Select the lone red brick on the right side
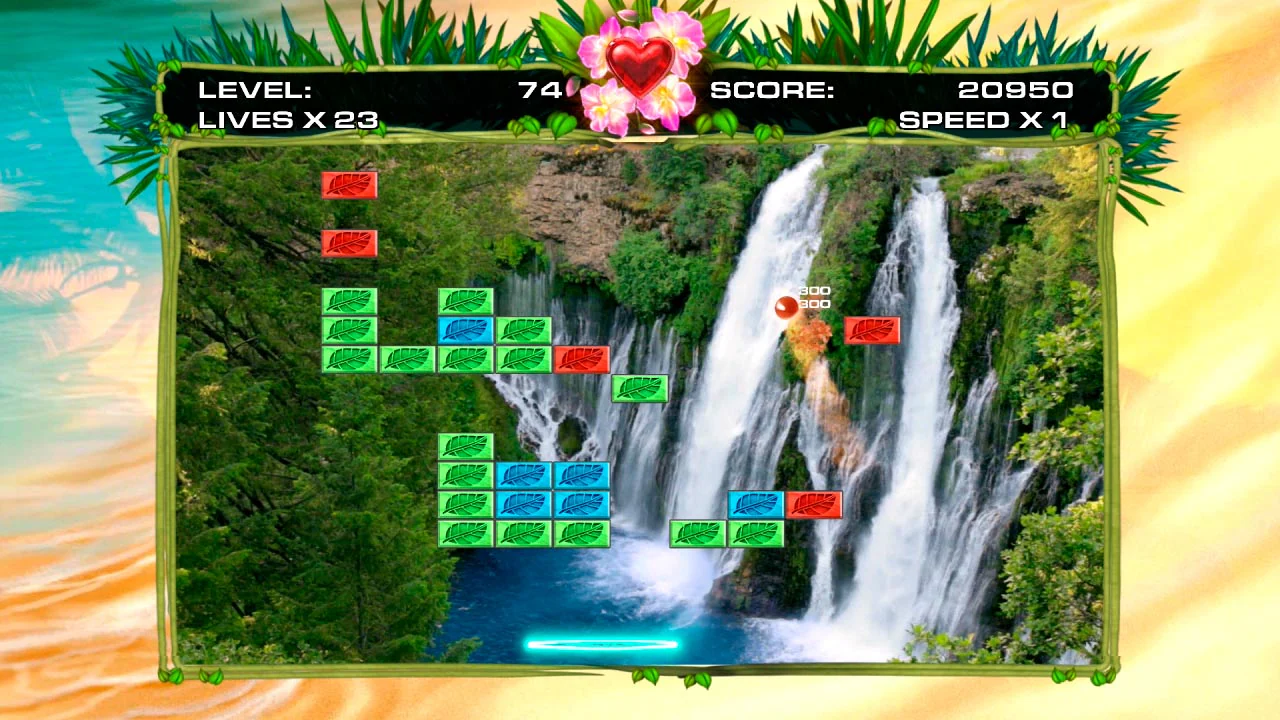 [x=873, y=330]
